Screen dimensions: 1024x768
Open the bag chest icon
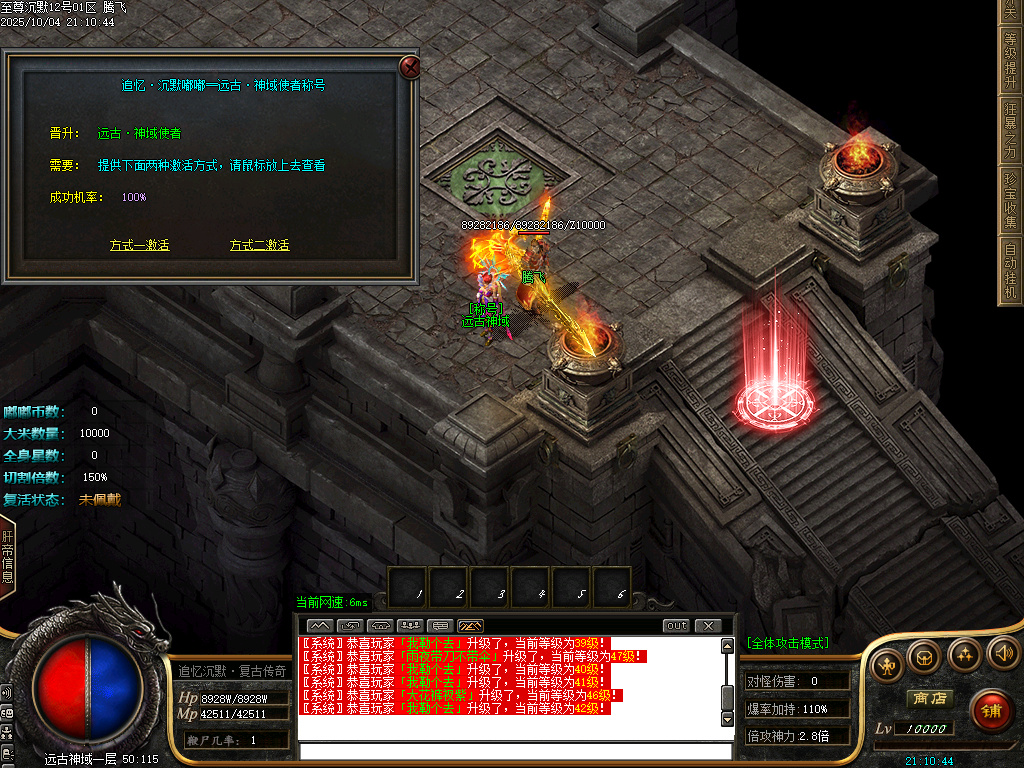coord(923,657)
